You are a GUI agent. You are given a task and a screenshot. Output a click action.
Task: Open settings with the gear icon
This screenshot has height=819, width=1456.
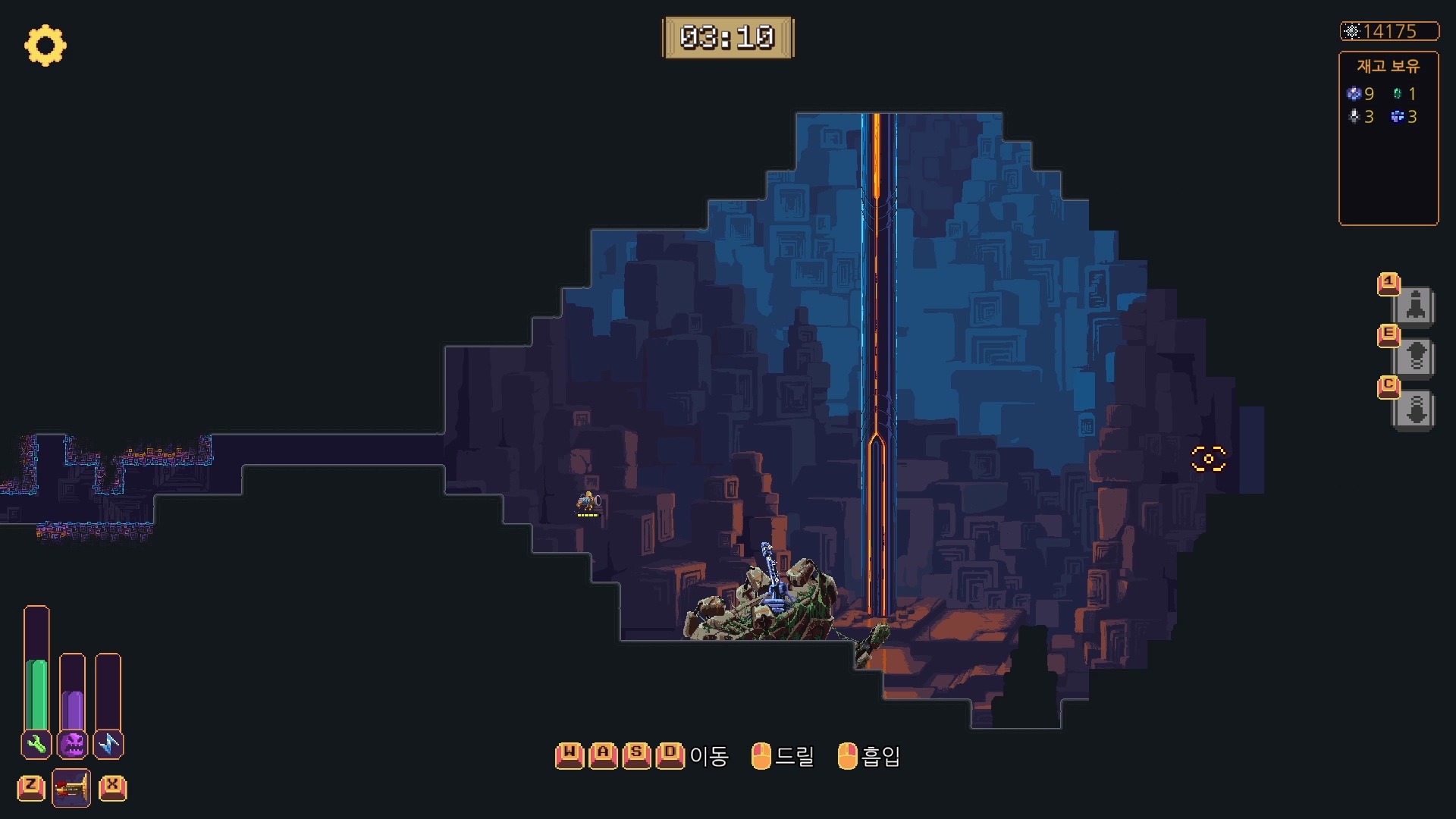(x=45, y=45)
